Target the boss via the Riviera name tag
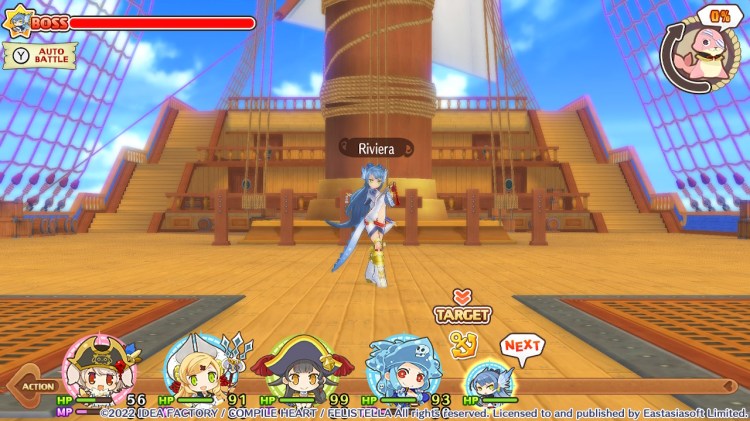 376,149
